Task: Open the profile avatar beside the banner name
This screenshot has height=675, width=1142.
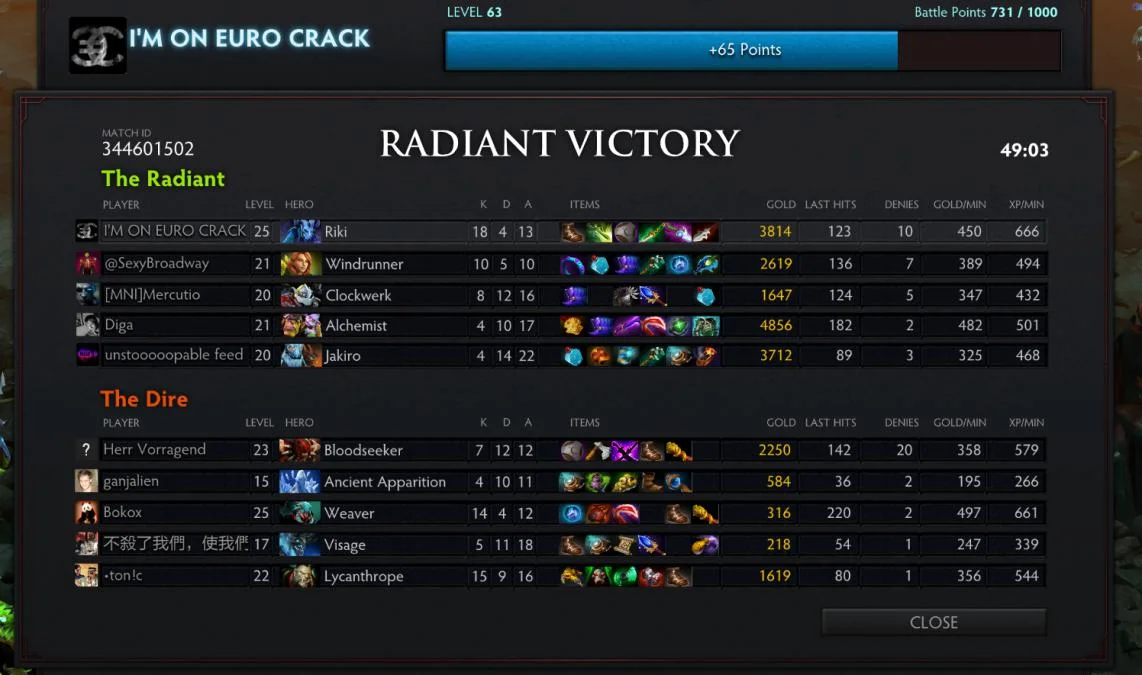Action: point(97,45)
